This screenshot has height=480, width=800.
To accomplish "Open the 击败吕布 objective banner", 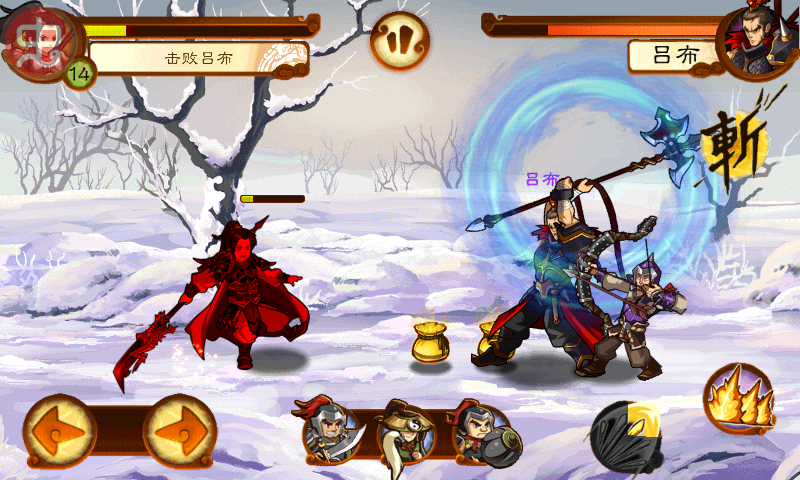I will tap(198, 58).
